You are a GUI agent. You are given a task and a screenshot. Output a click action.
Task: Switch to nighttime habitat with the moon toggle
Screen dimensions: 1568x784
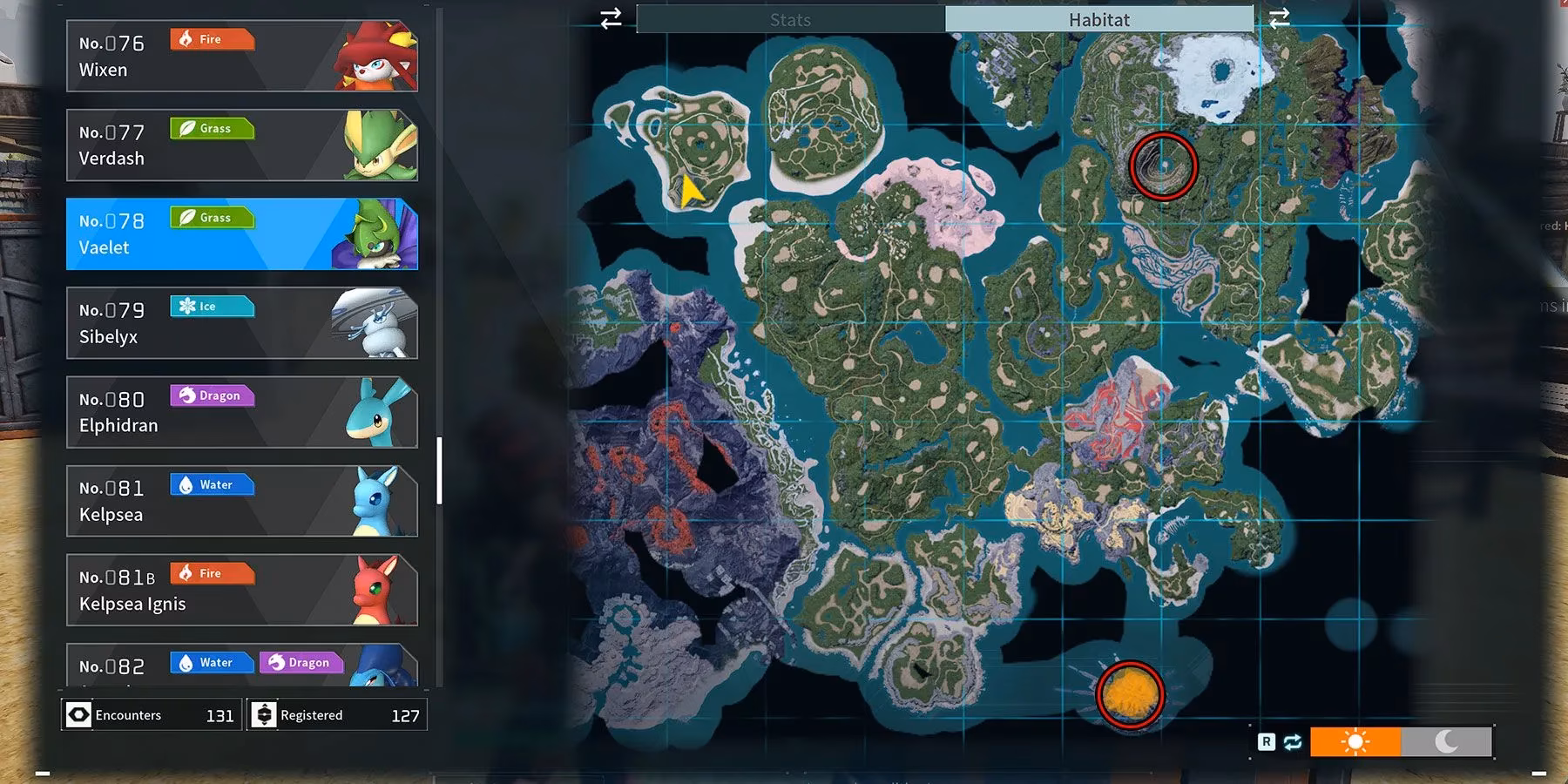(x=1446, y=741)
